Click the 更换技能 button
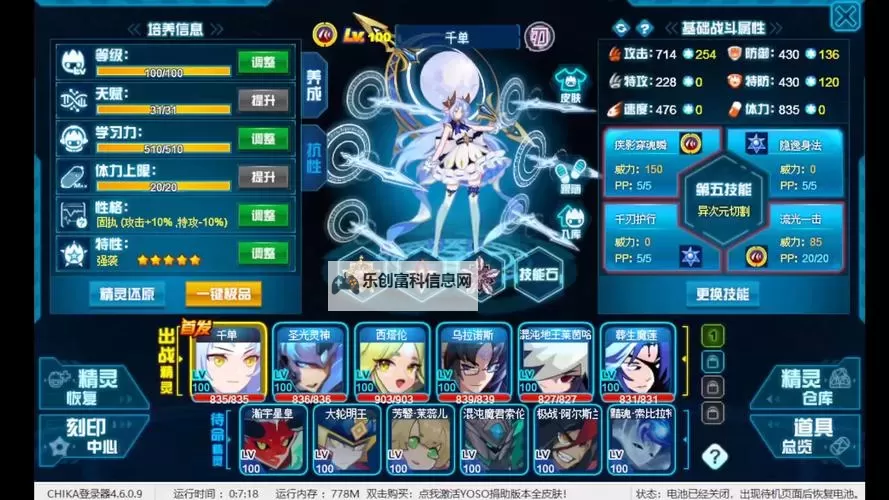The image size is (889, 500). click(722, 293)
